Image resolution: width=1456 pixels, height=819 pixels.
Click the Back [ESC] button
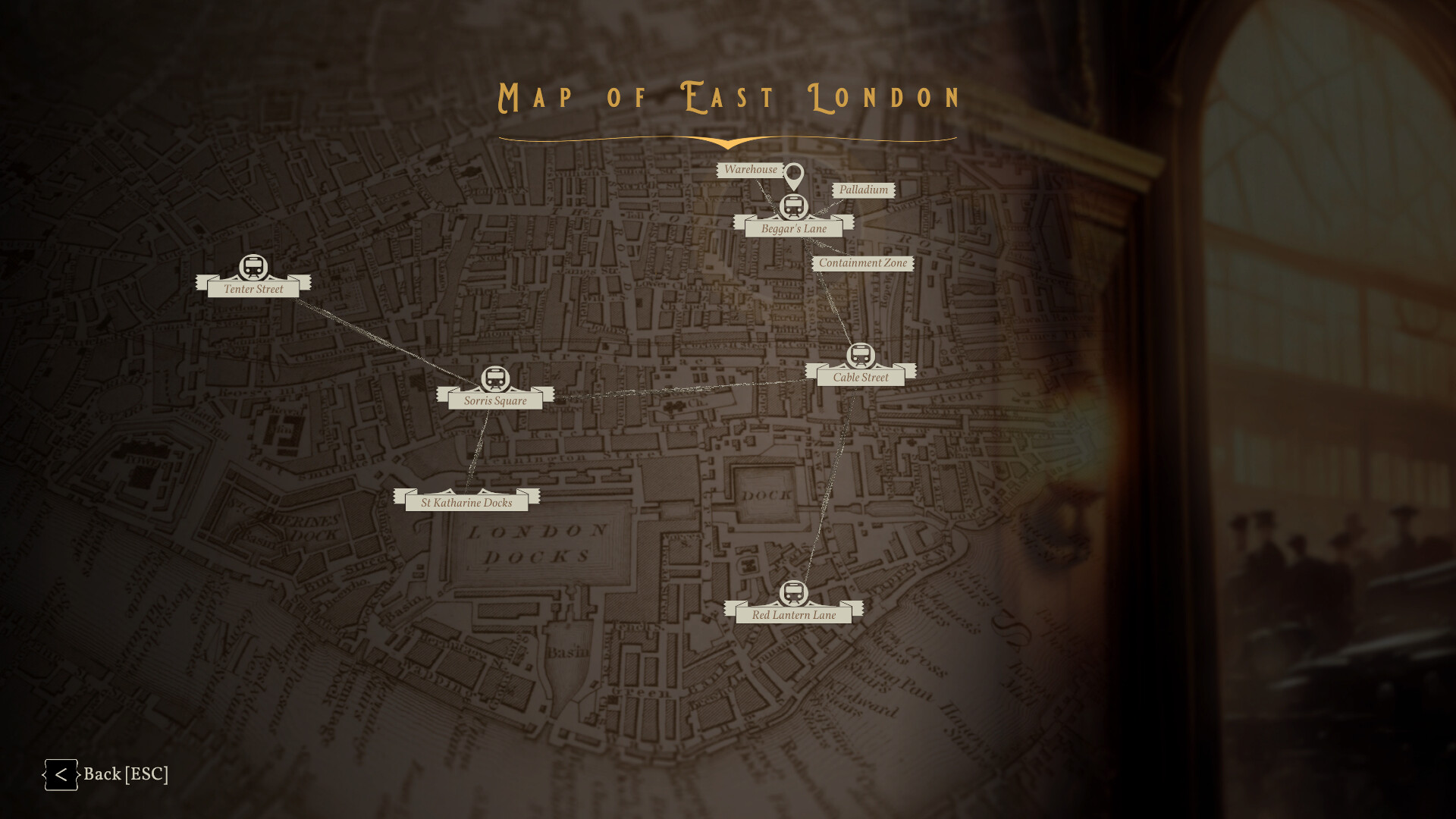127,774
